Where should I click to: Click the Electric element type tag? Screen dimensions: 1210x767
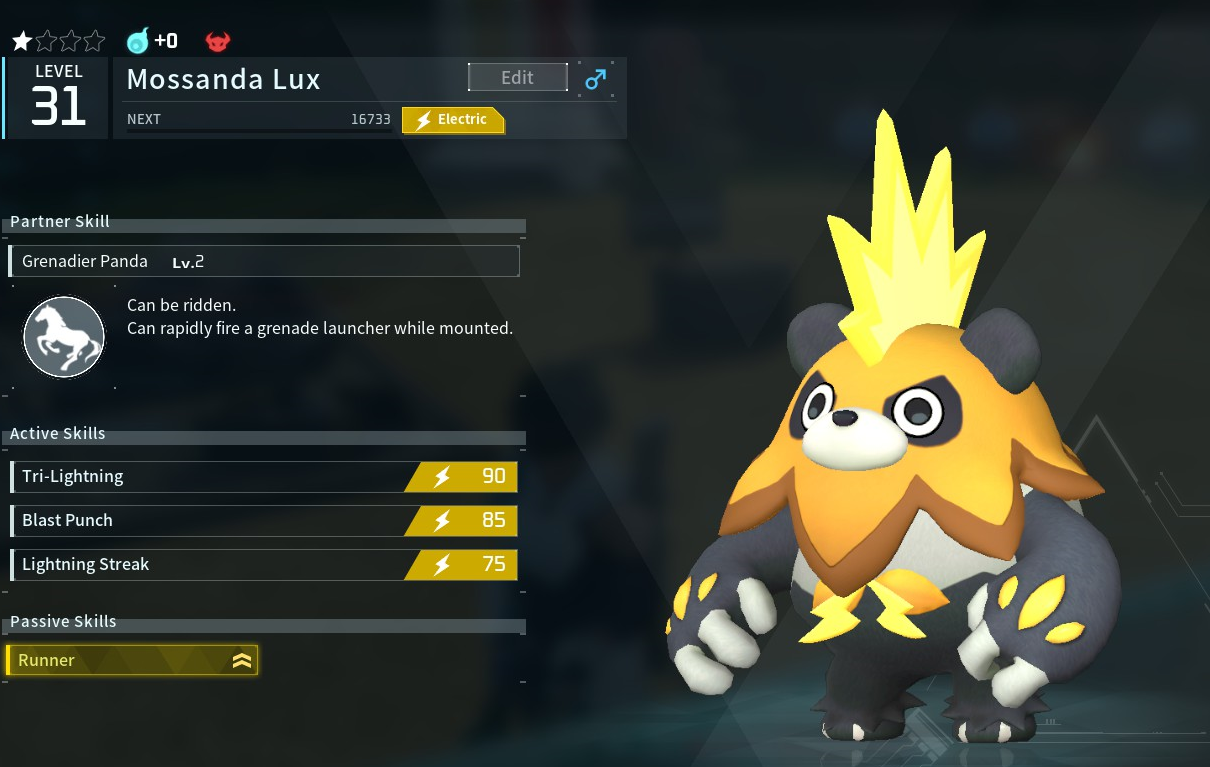tap(452, 120)
